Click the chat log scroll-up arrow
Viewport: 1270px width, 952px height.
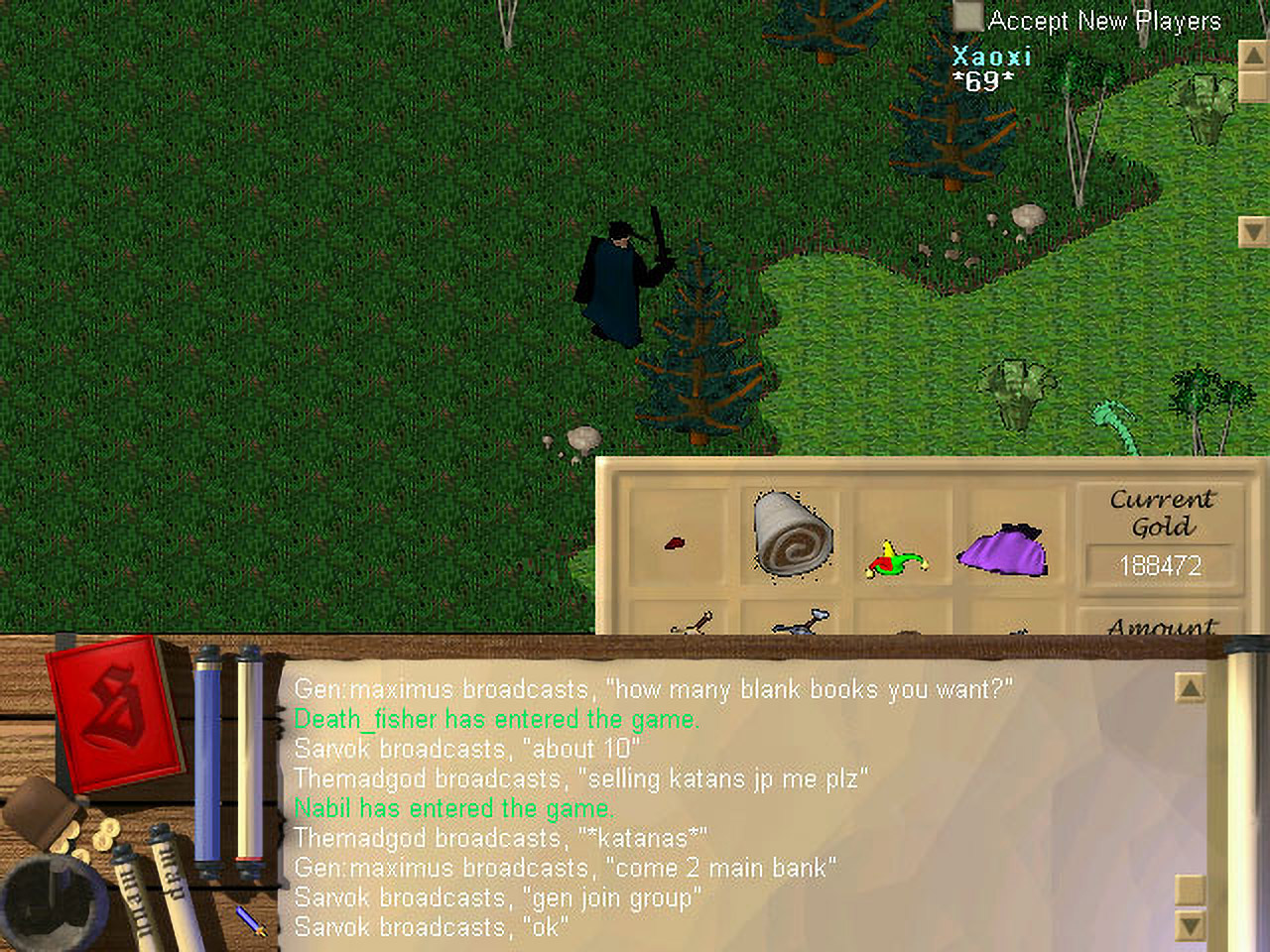tap(1190, 687)
